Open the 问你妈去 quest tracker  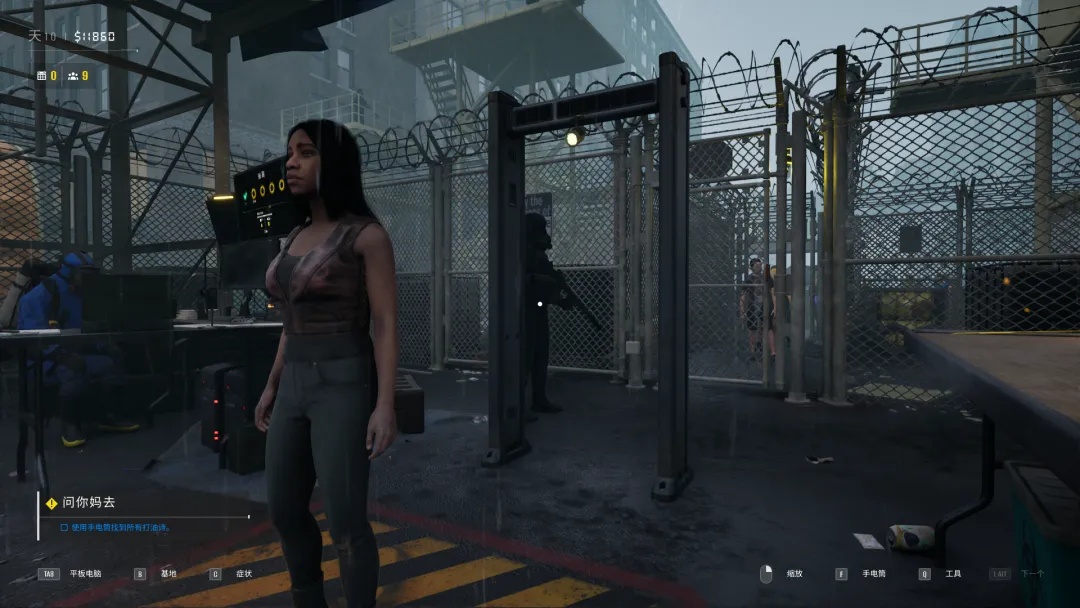tap(88, 502)
